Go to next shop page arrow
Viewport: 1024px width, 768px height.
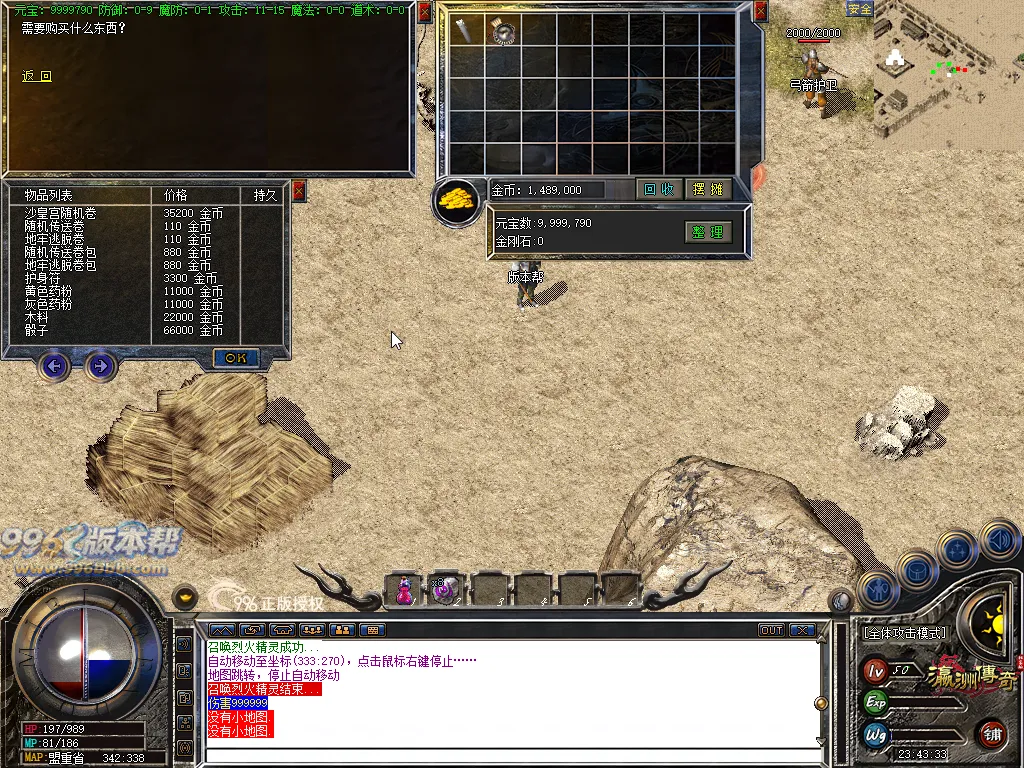[x=100, y=367]
